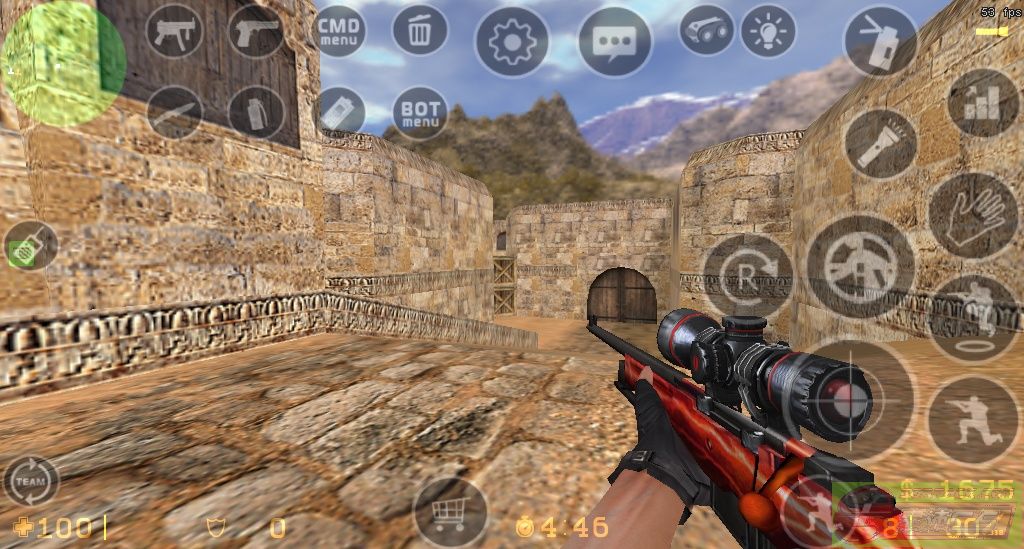Select the grenade button
The height and width of the screenshot is (549, 1024).
point(256,112)
